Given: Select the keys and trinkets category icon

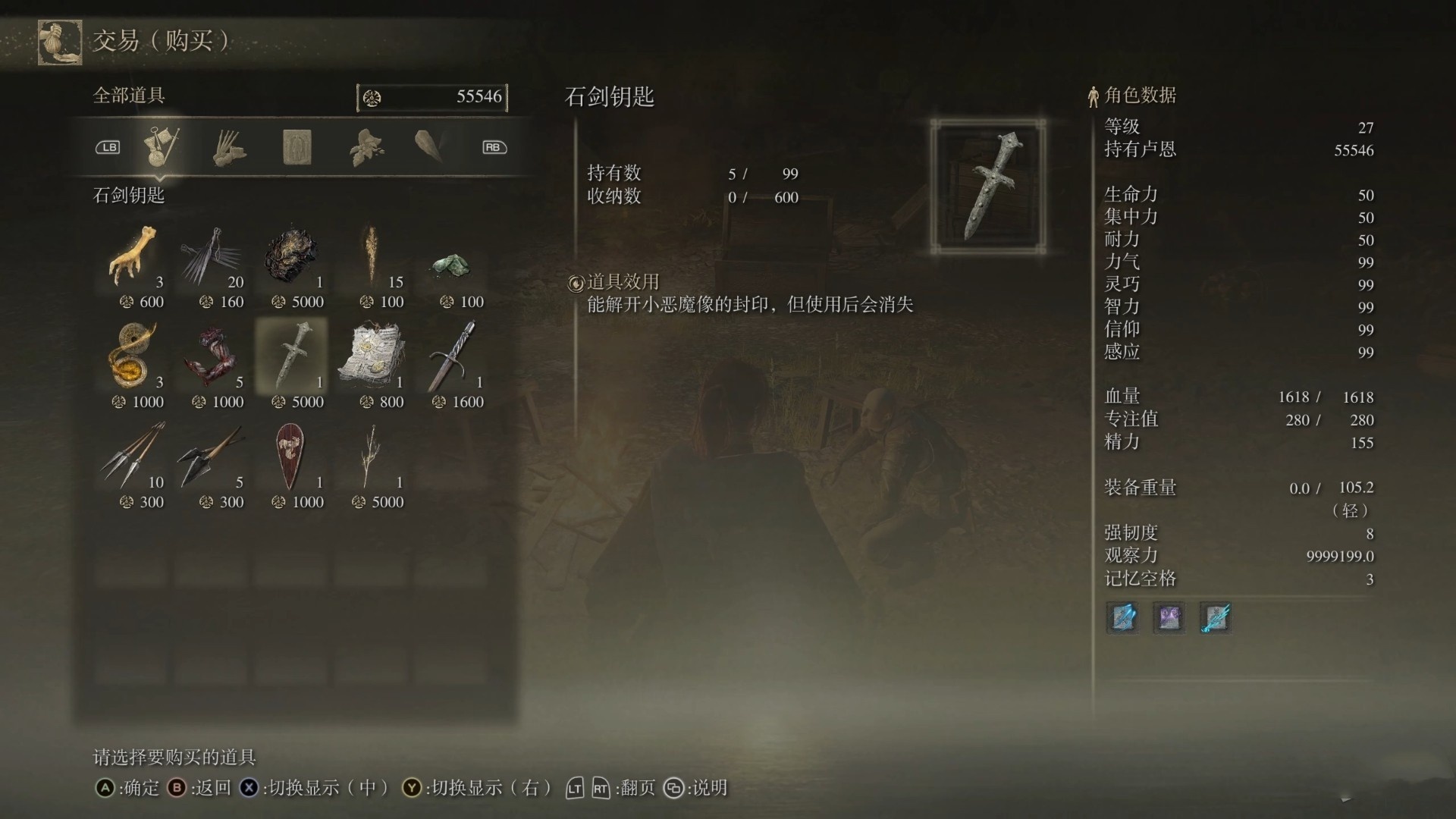Looking at the screenshot, I should (x=162, y=146).
